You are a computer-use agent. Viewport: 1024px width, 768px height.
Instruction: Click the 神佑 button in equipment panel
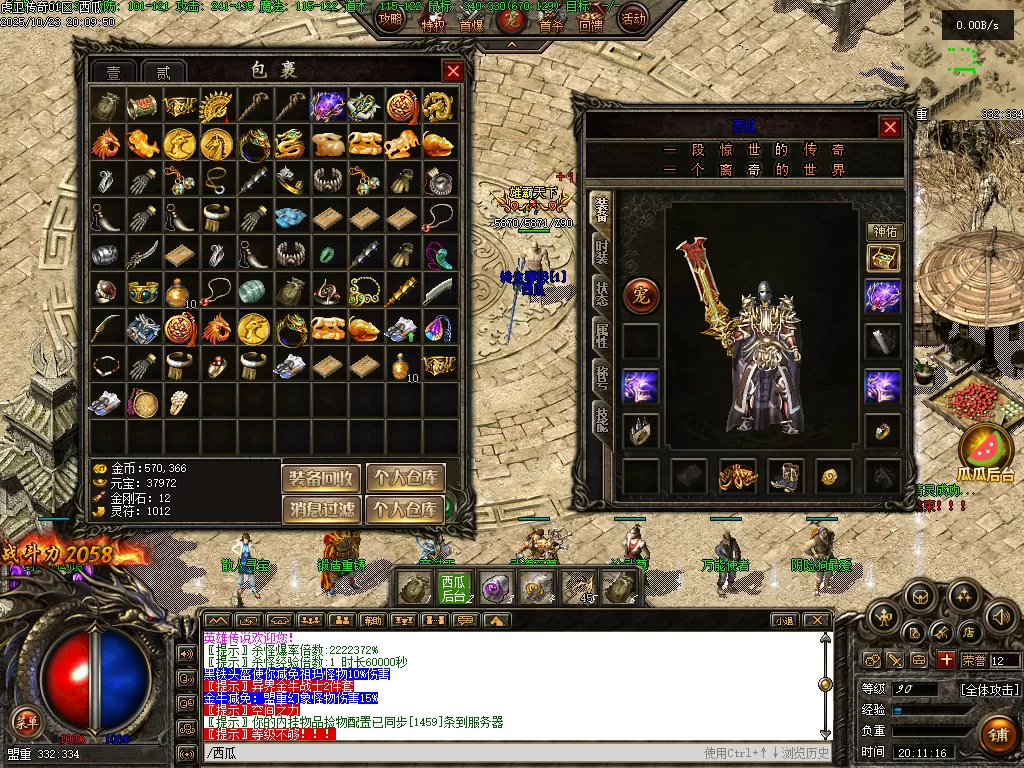884,231
